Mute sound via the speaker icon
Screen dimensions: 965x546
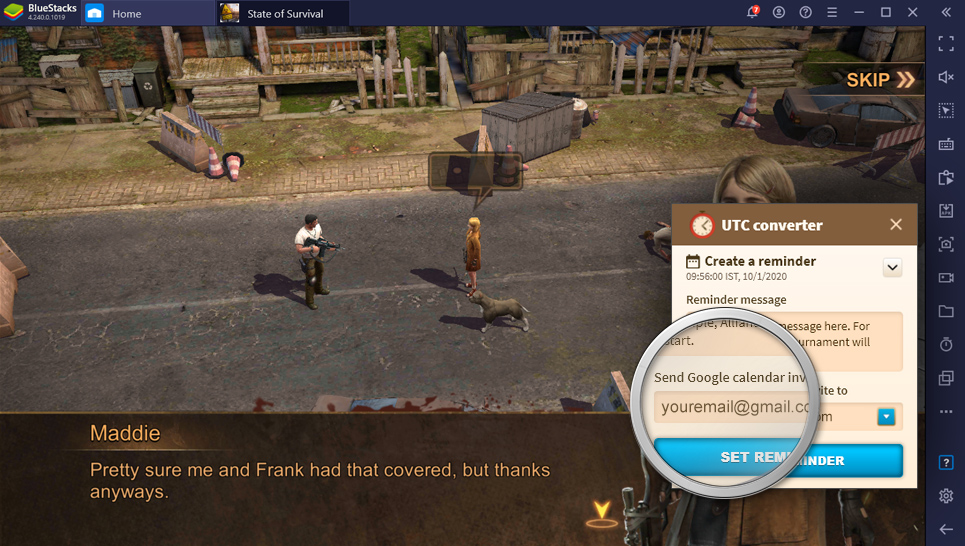[x=946, y=77]
